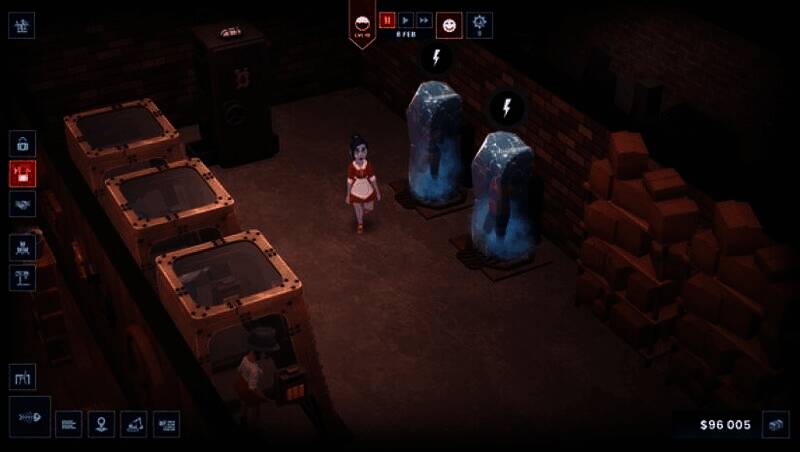Image resolution: width=800 pixels, height=452 pixels.
Task: Click the lightning bolt alert above the left ice block
Action: click(436, 57)
